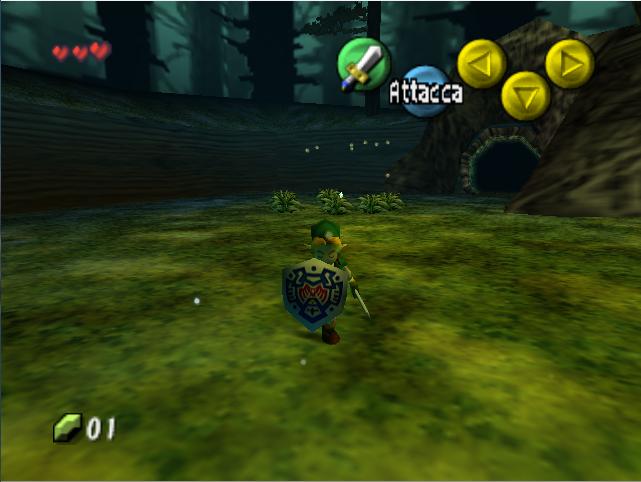Choose the yellow left-arrow item slot
The height and width of the screenshot is (482, 641).
point(481,63)
